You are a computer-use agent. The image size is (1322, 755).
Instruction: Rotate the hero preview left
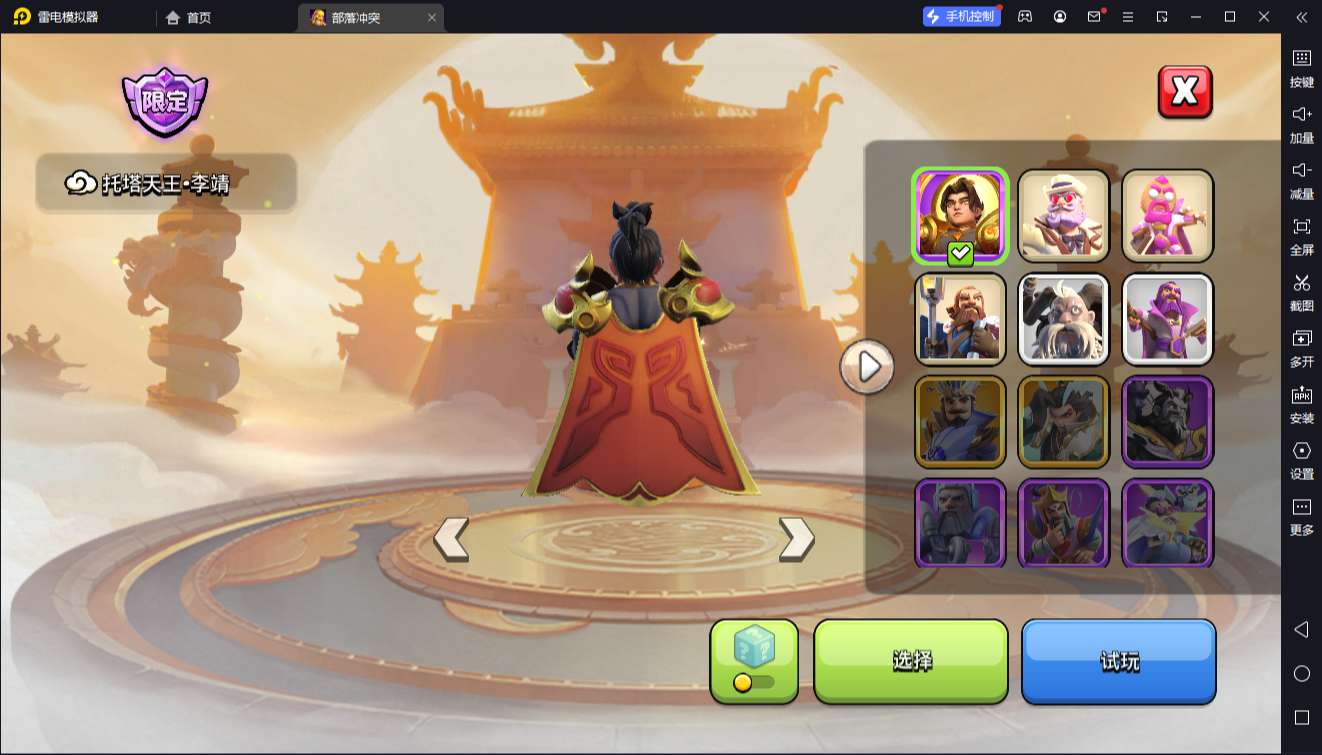point(451,539)
